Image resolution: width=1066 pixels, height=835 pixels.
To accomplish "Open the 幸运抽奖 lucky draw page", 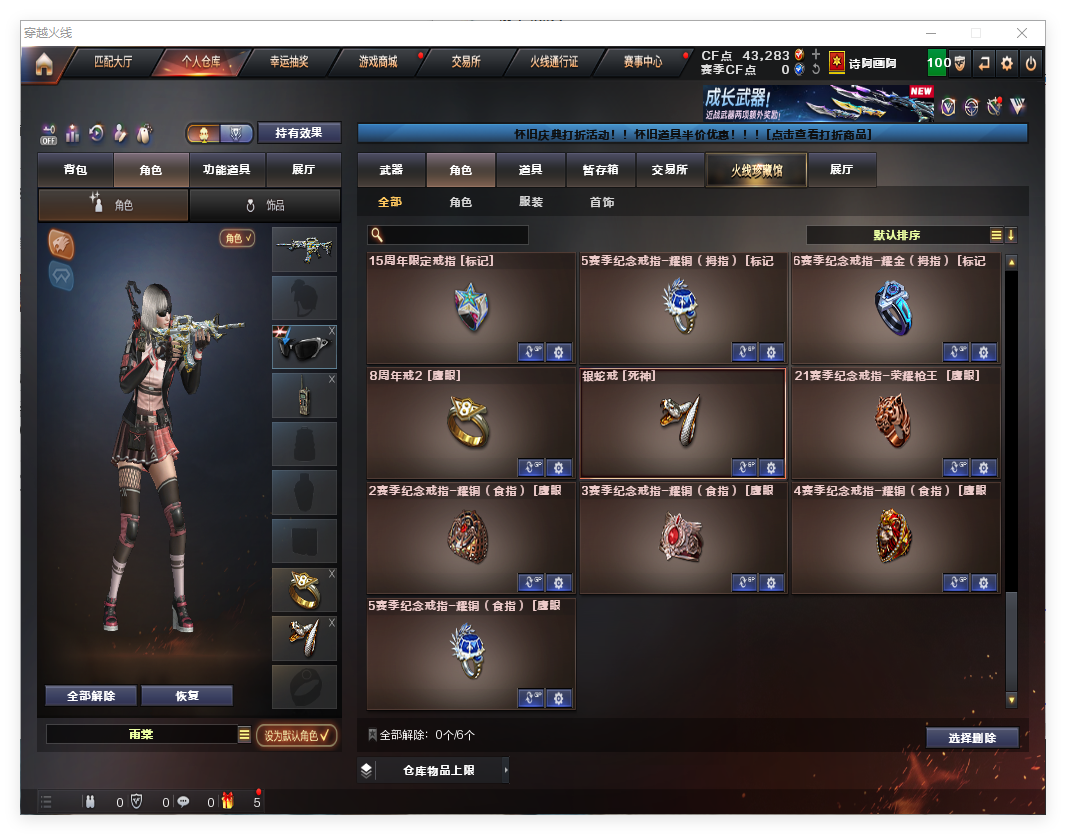I will pyautogui.click(x=288, y=62).
